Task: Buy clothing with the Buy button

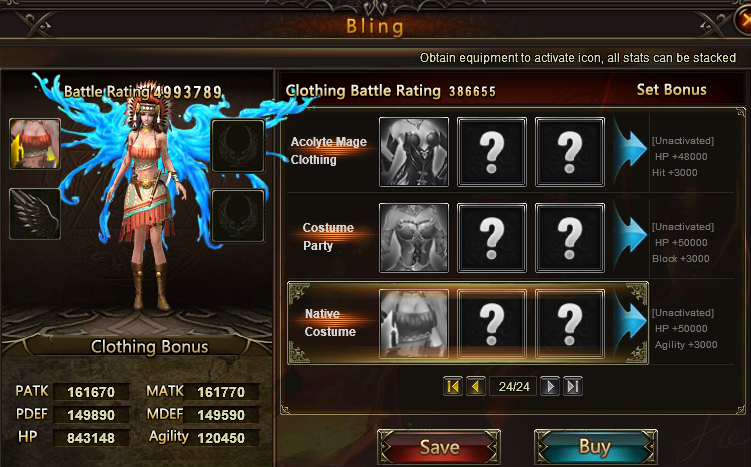Action: point(594,446)
